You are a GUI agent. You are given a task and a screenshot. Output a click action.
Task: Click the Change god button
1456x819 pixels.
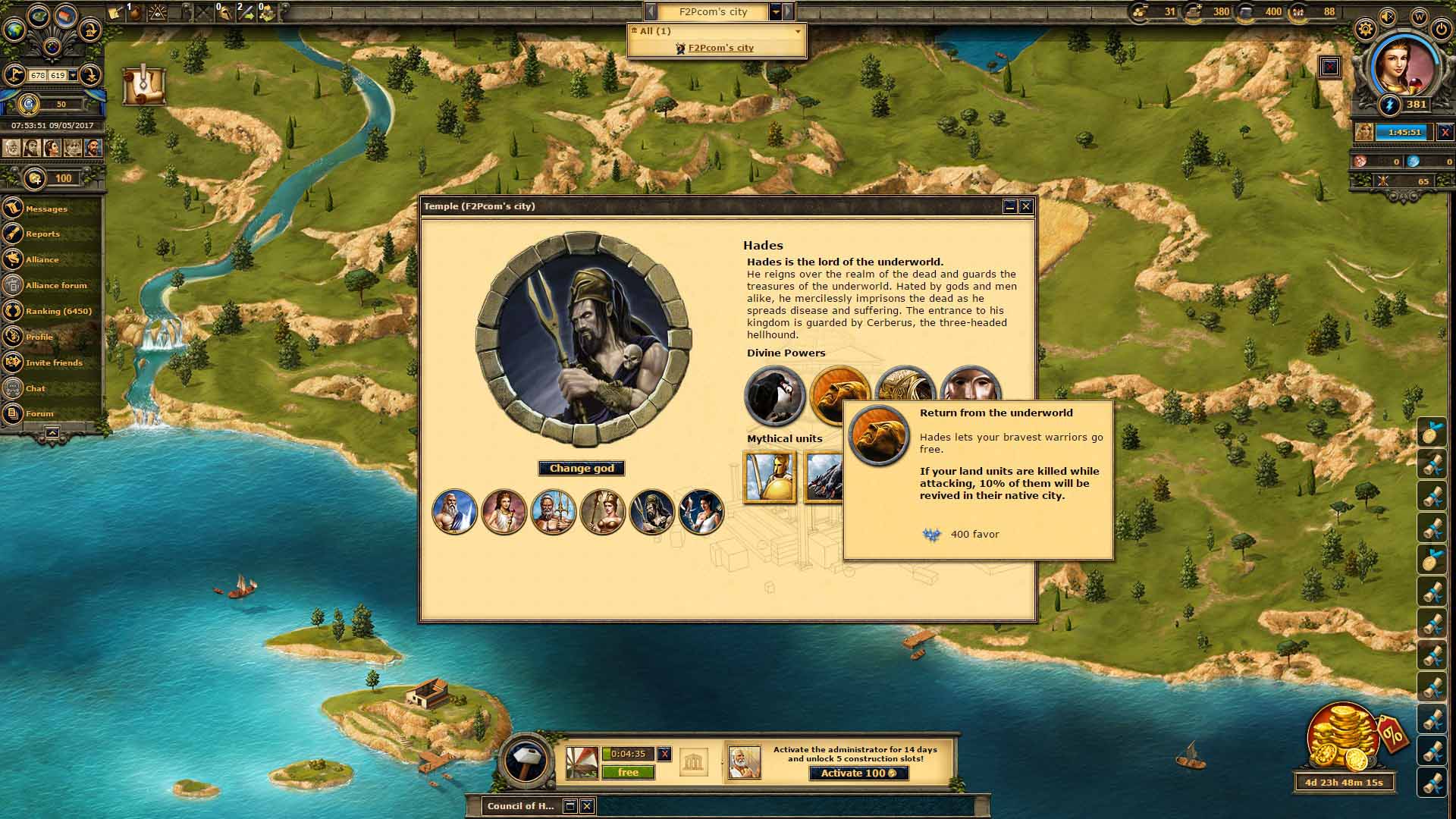[x=582, y=469]
